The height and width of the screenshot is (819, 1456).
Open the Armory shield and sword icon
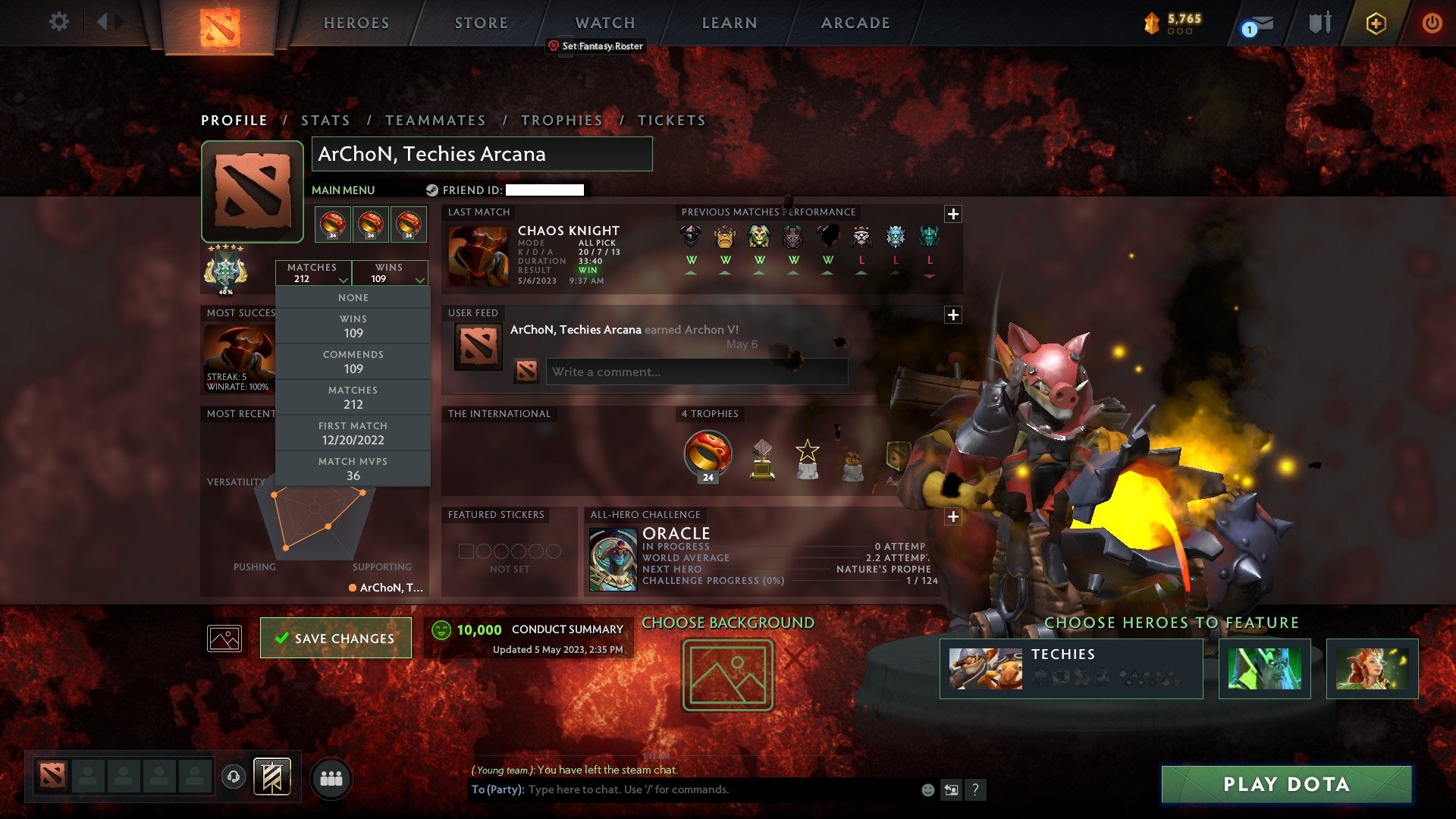coord(1319,23)
